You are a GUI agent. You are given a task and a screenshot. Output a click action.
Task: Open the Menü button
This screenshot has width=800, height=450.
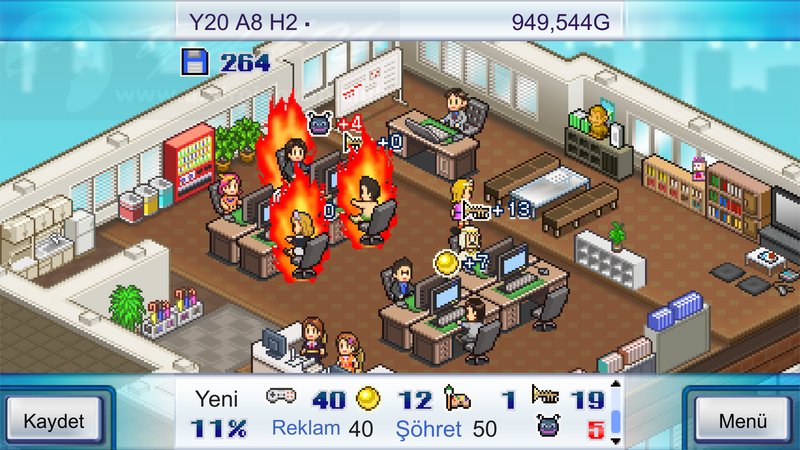click(x=742, y=419)
